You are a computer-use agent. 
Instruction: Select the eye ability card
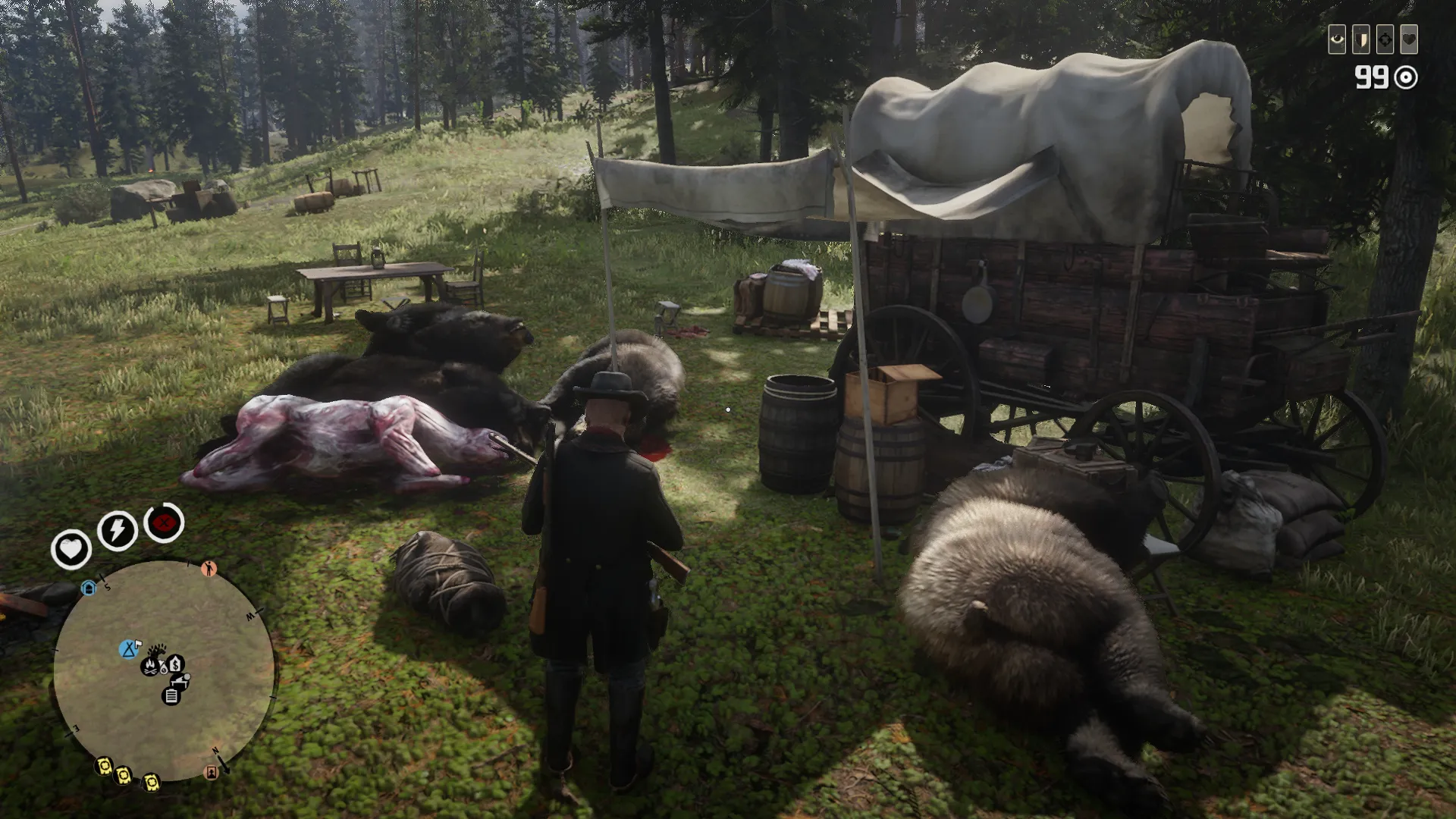[1336, 39]
